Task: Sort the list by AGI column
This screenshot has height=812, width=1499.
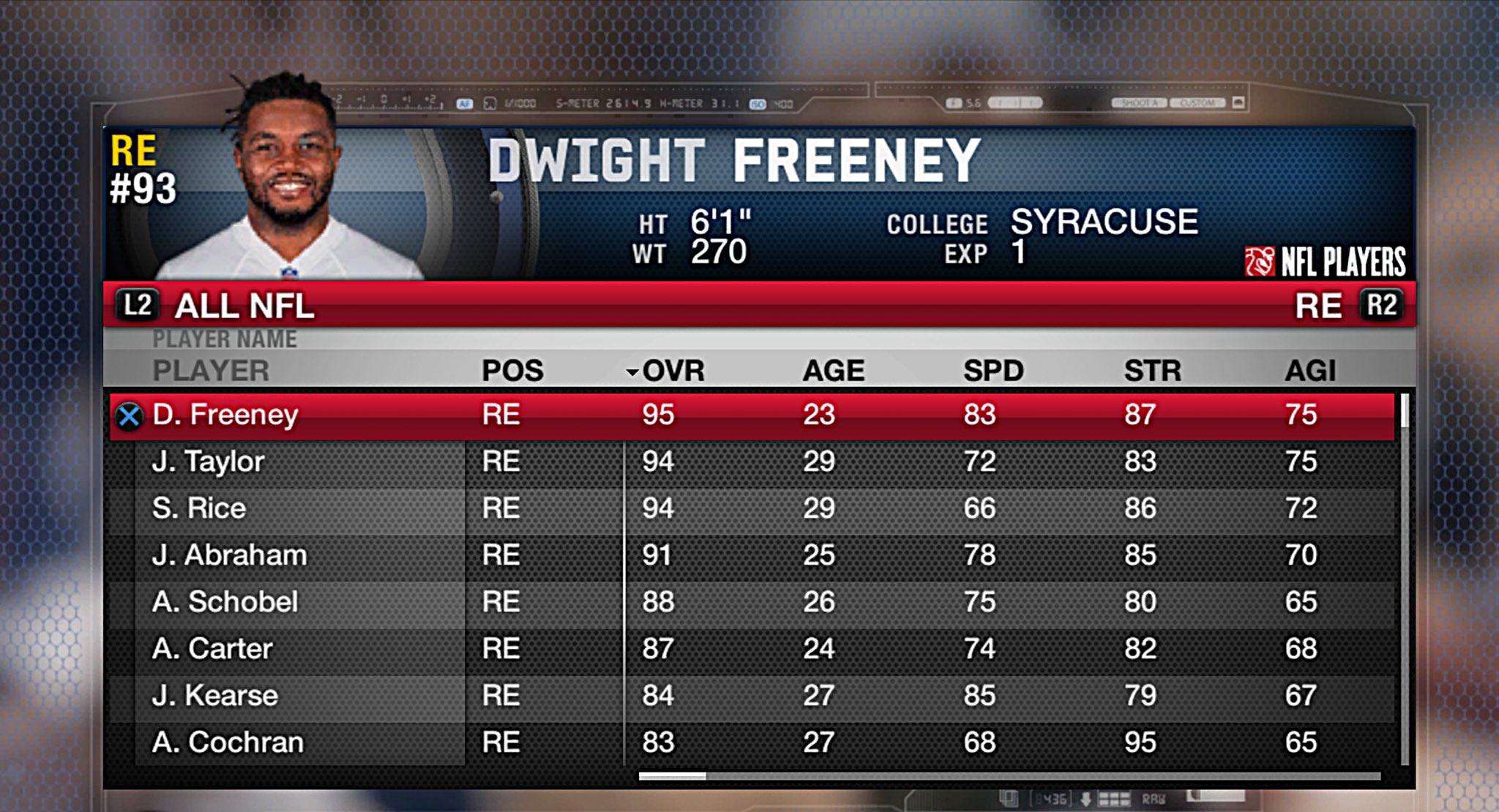Action: 1310,371
